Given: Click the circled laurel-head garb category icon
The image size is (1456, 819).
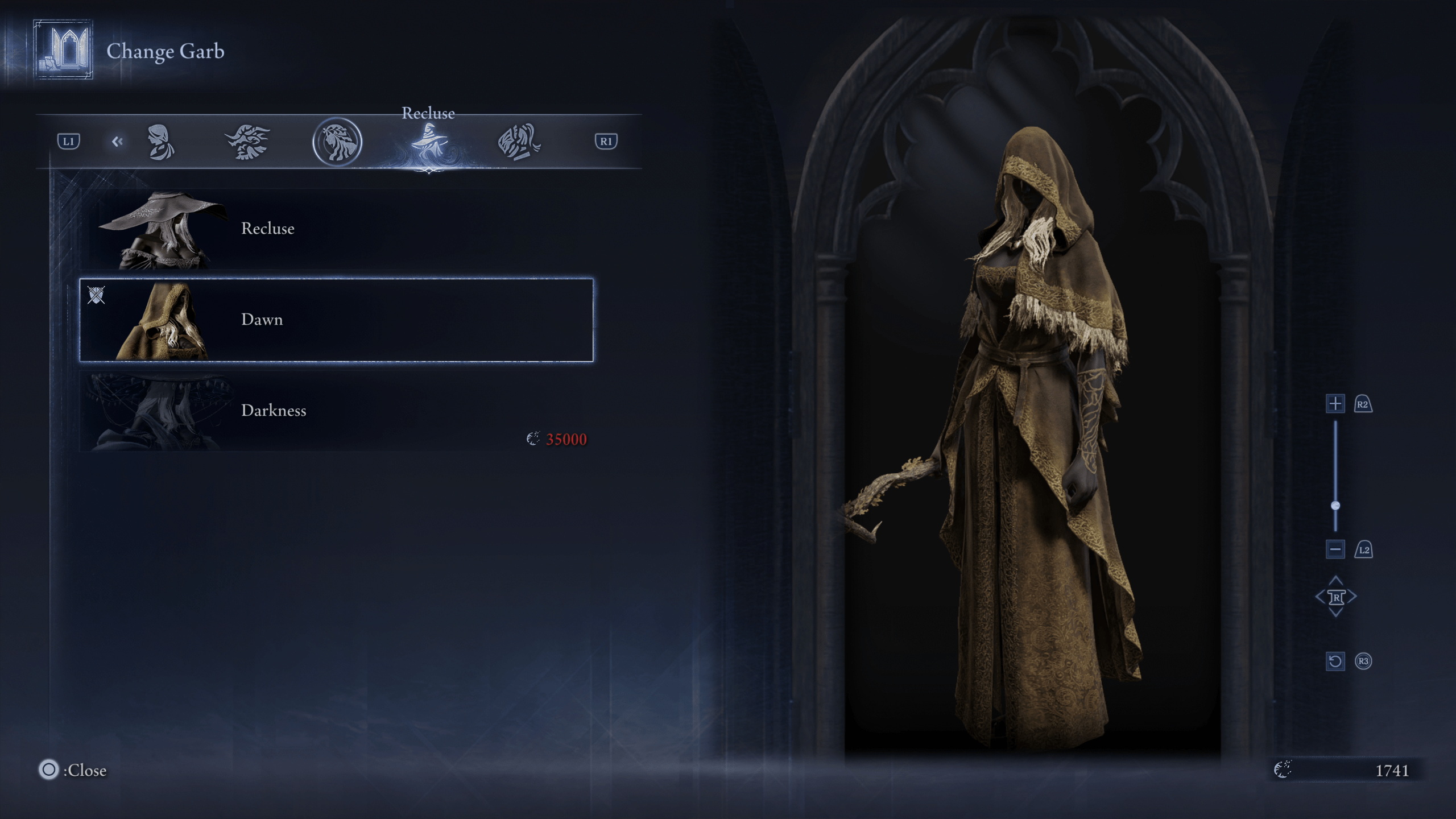Looking at the screenshot, I should coord(337,142).
